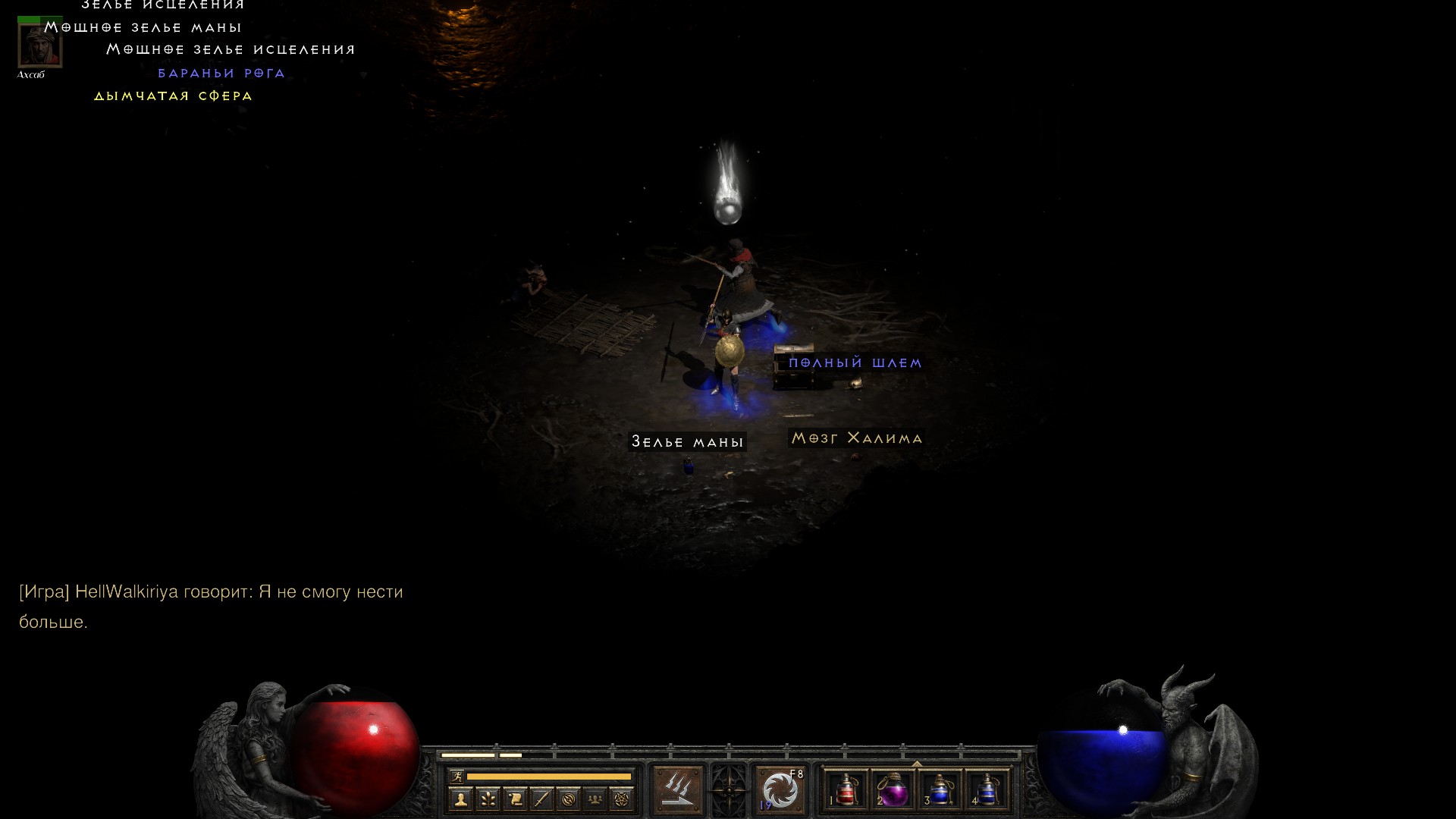Pick up the Дымчатая сфера item label
This screenshot has height=819, width=1456.
173,96
